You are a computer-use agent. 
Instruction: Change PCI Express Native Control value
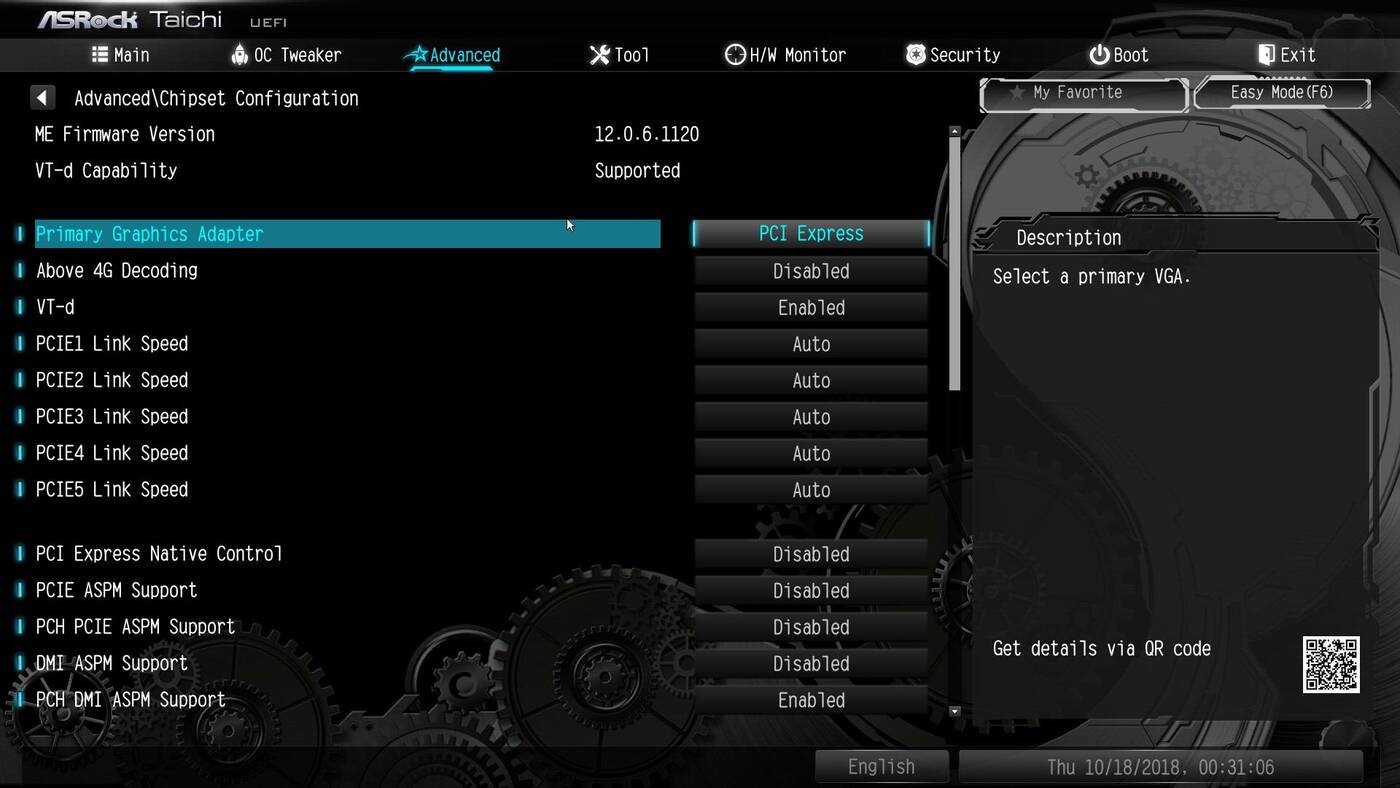811,554
